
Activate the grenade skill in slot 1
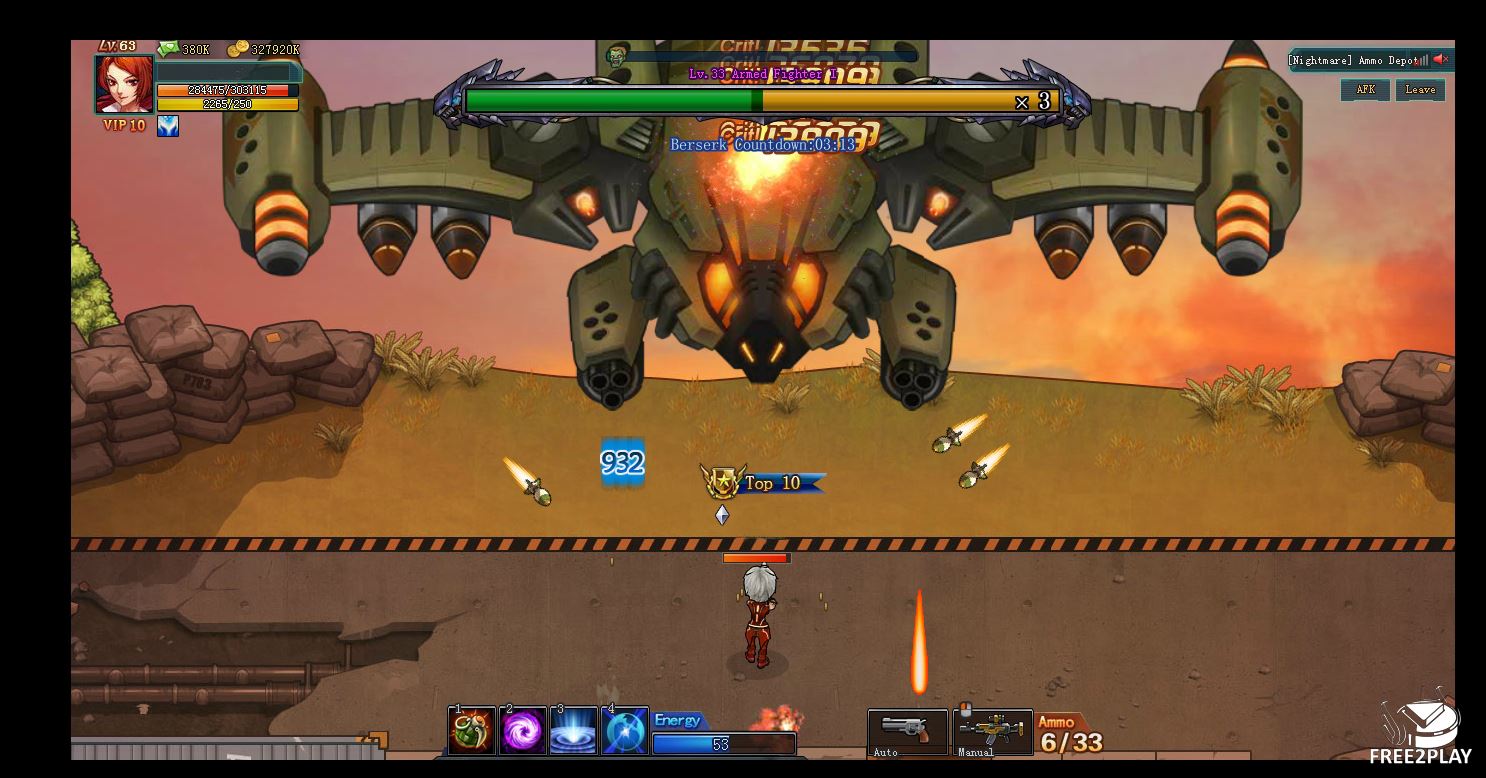tap(472, 731)
